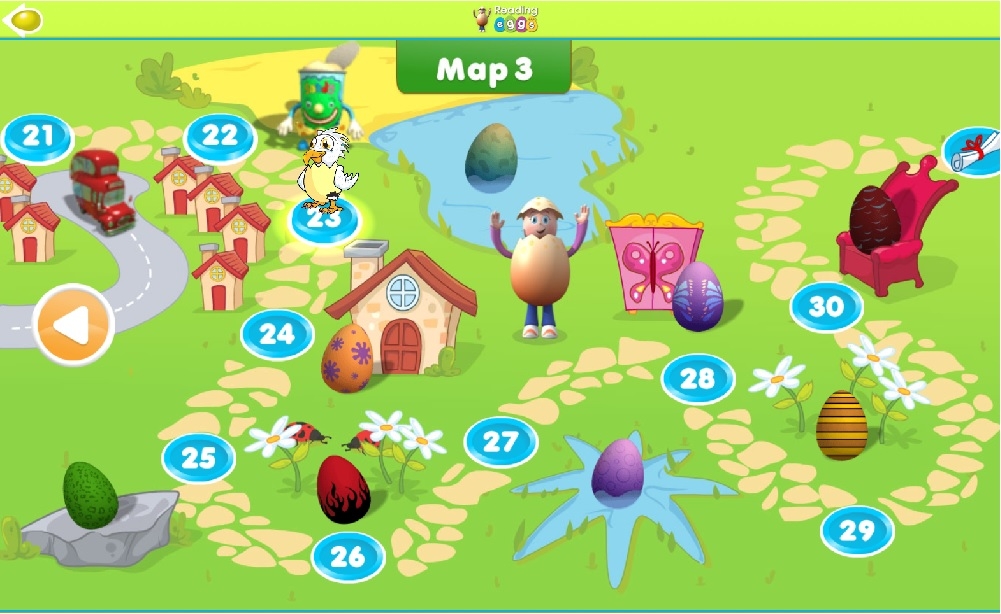Click the lesson 27 button
This screenshot has width=1001, height=614.
coord(501,442)
